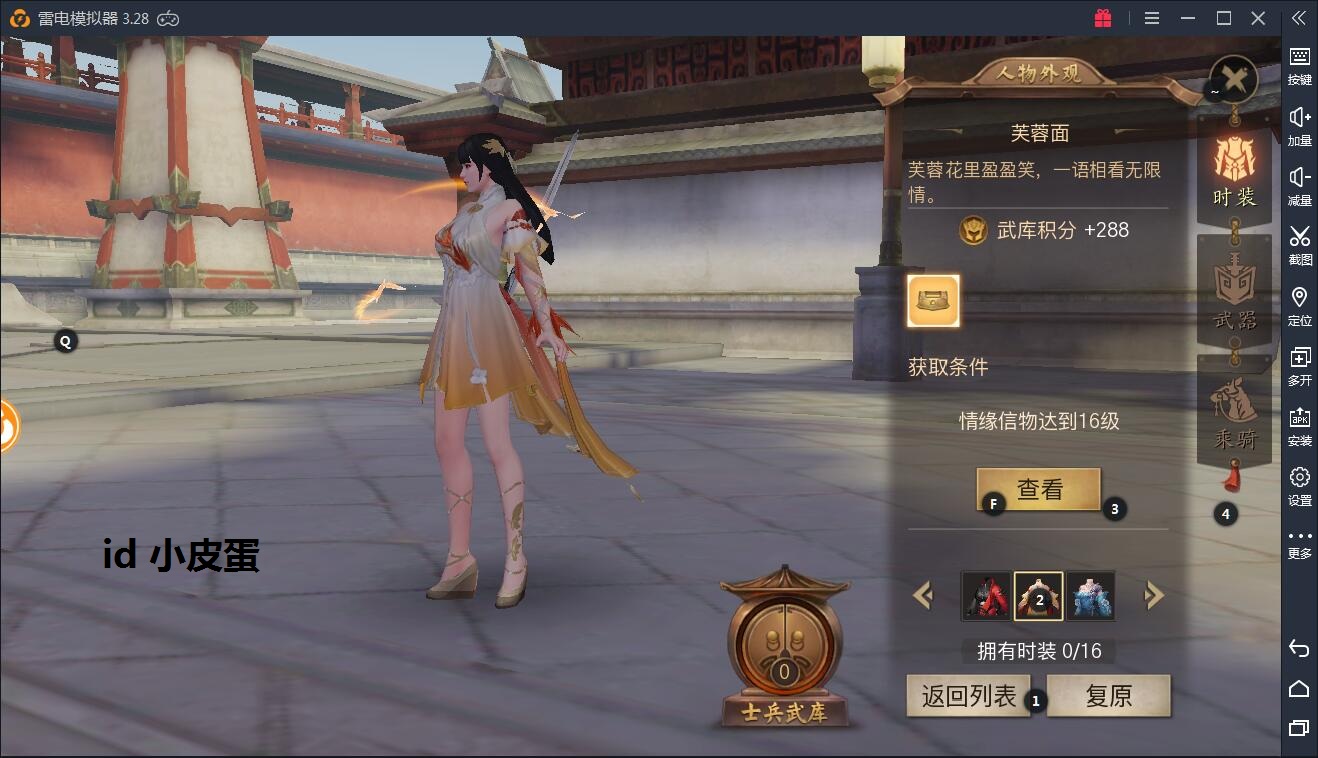
Task: Open emulator 设置 settings
Action: (x=1299, y=485)
